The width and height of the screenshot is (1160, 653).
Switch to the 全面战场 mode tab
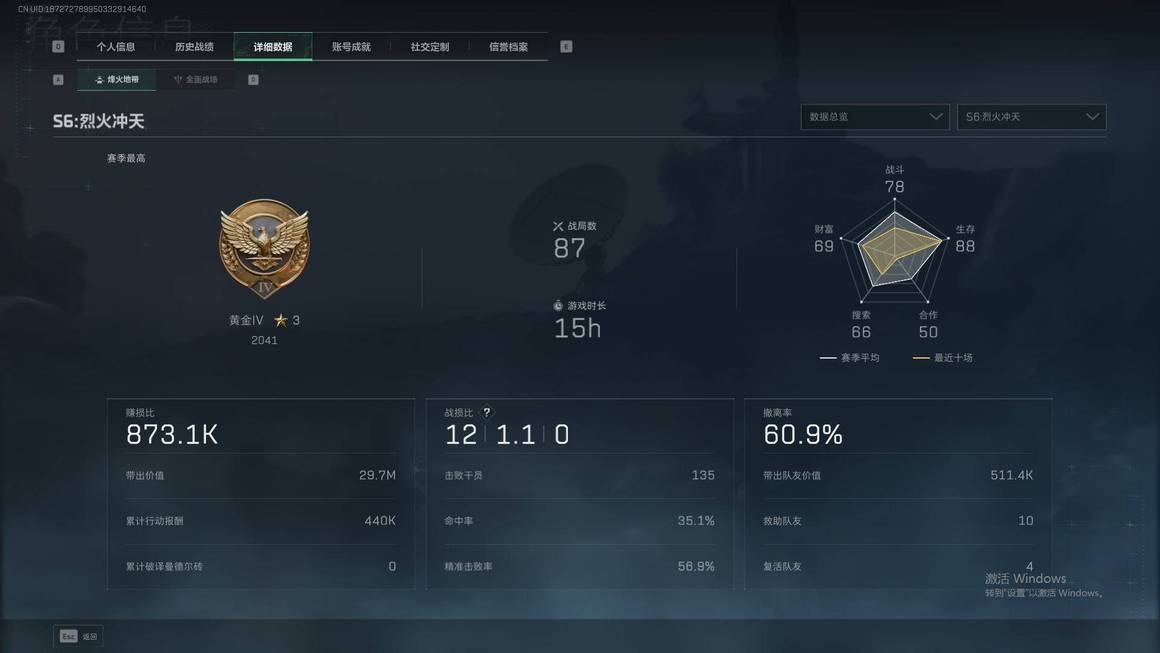coord(196,79)
